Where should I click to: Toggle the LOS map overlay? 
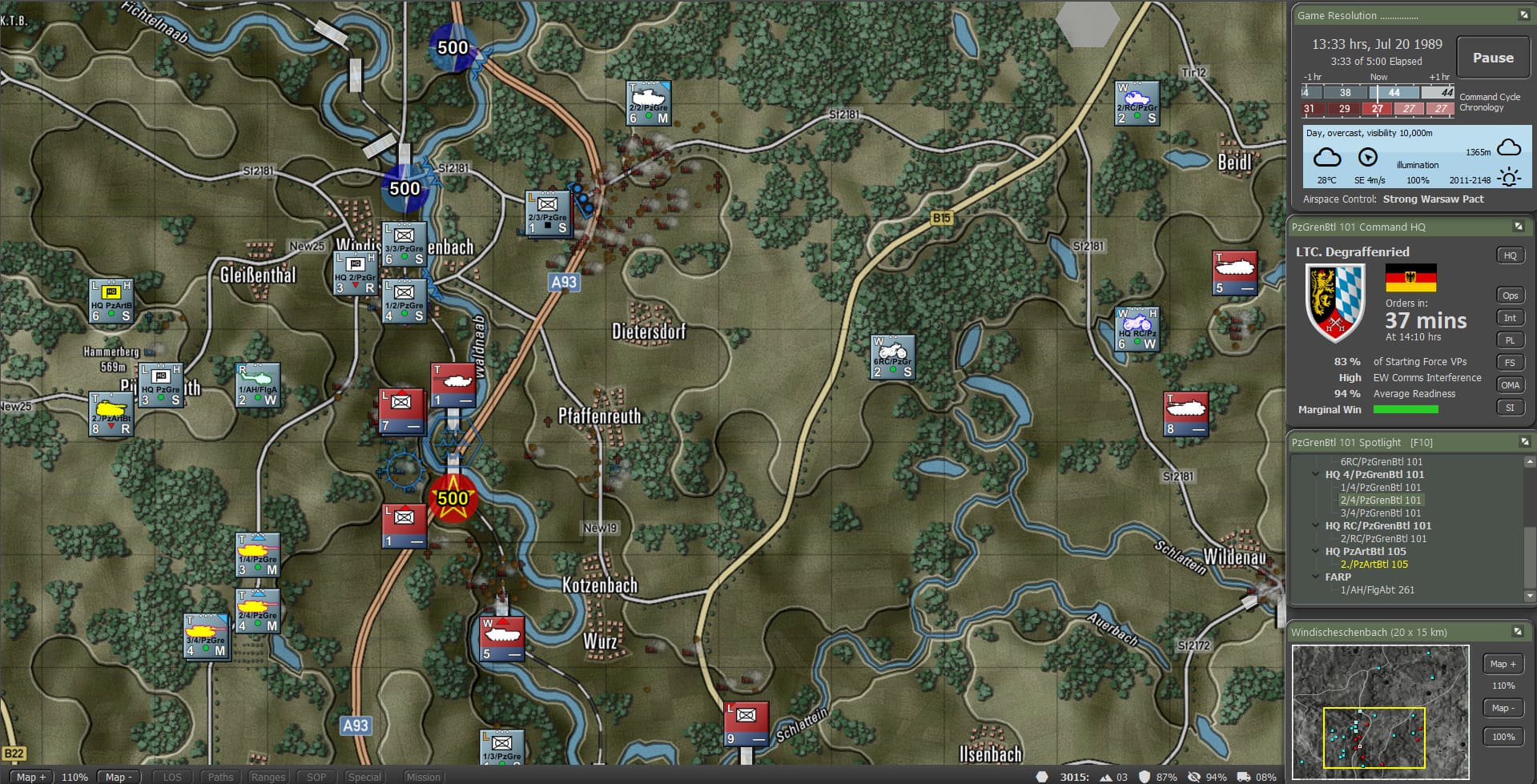(172, 777)
